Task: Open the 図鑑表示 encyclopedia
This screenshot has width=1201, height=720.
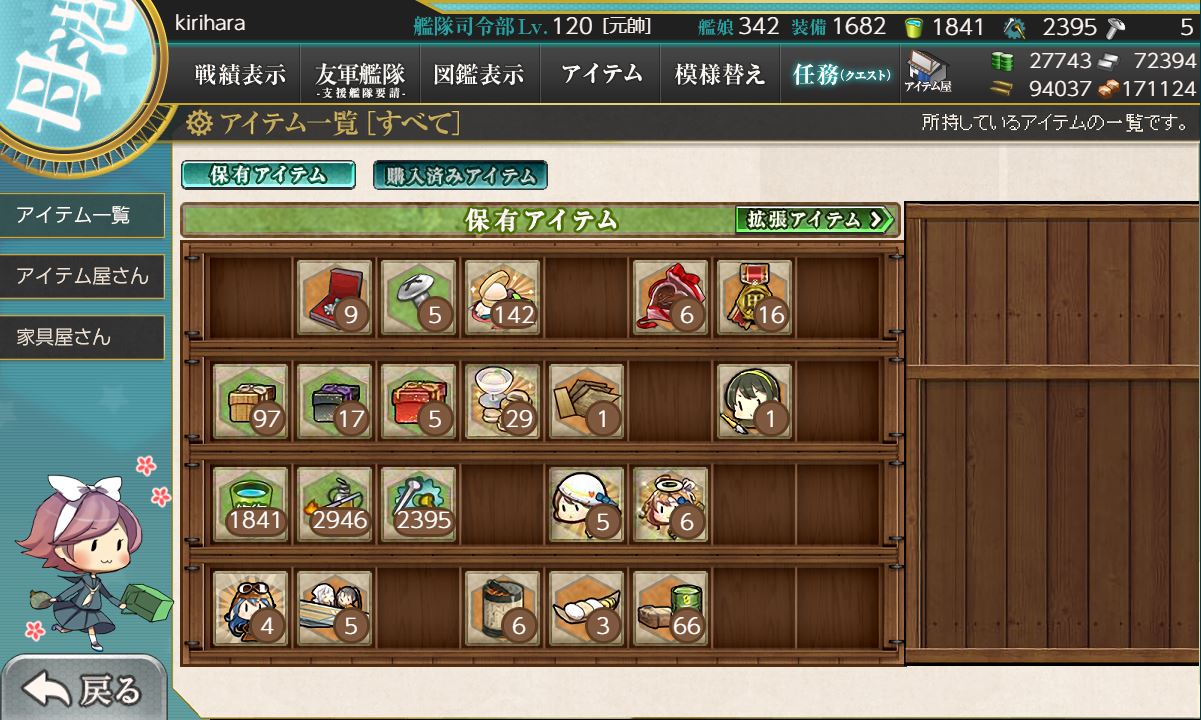Action: pyautogui.click(x=480, y=75)
